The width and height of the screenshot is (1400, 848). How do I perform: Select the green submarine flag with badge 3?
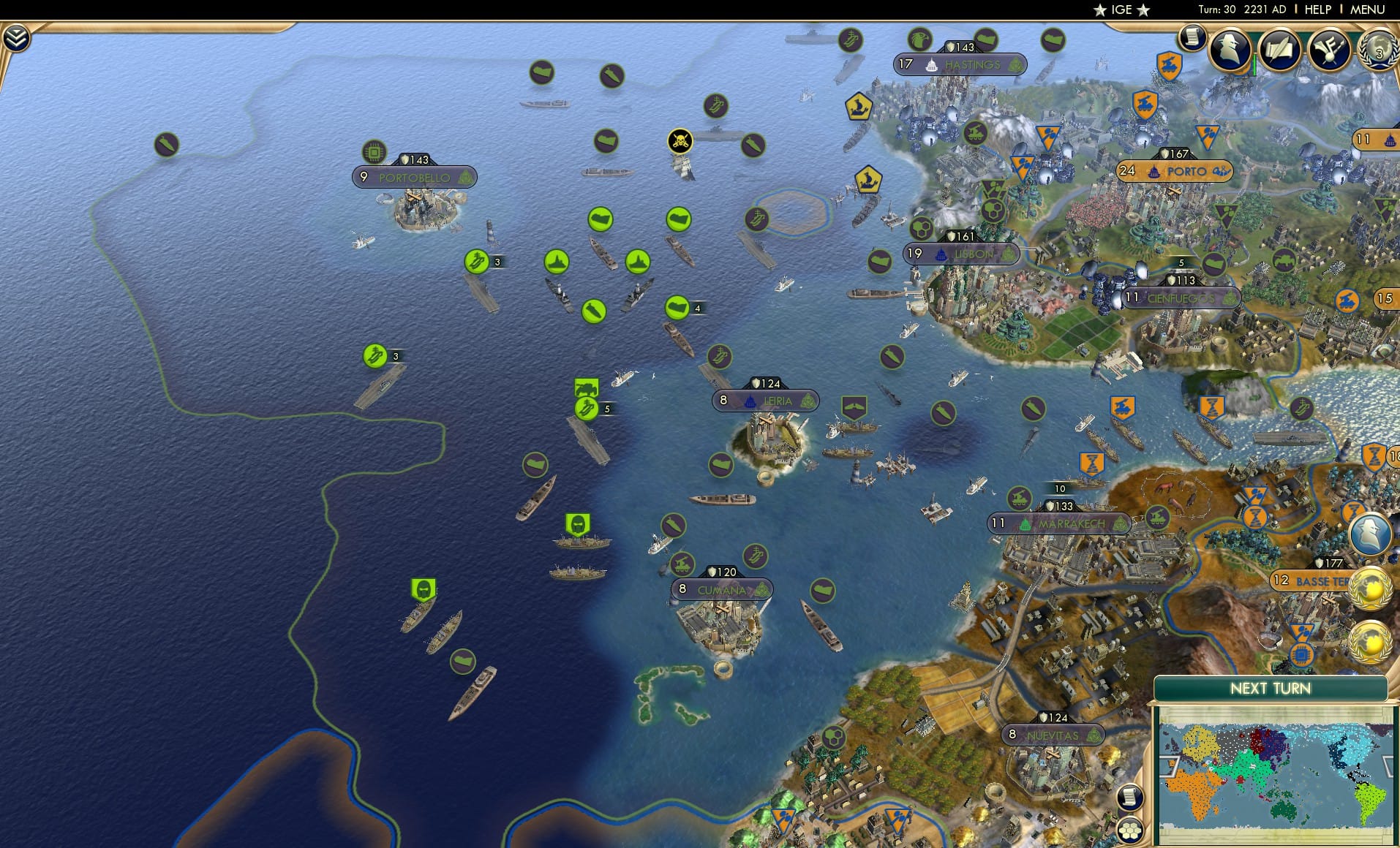476,260
